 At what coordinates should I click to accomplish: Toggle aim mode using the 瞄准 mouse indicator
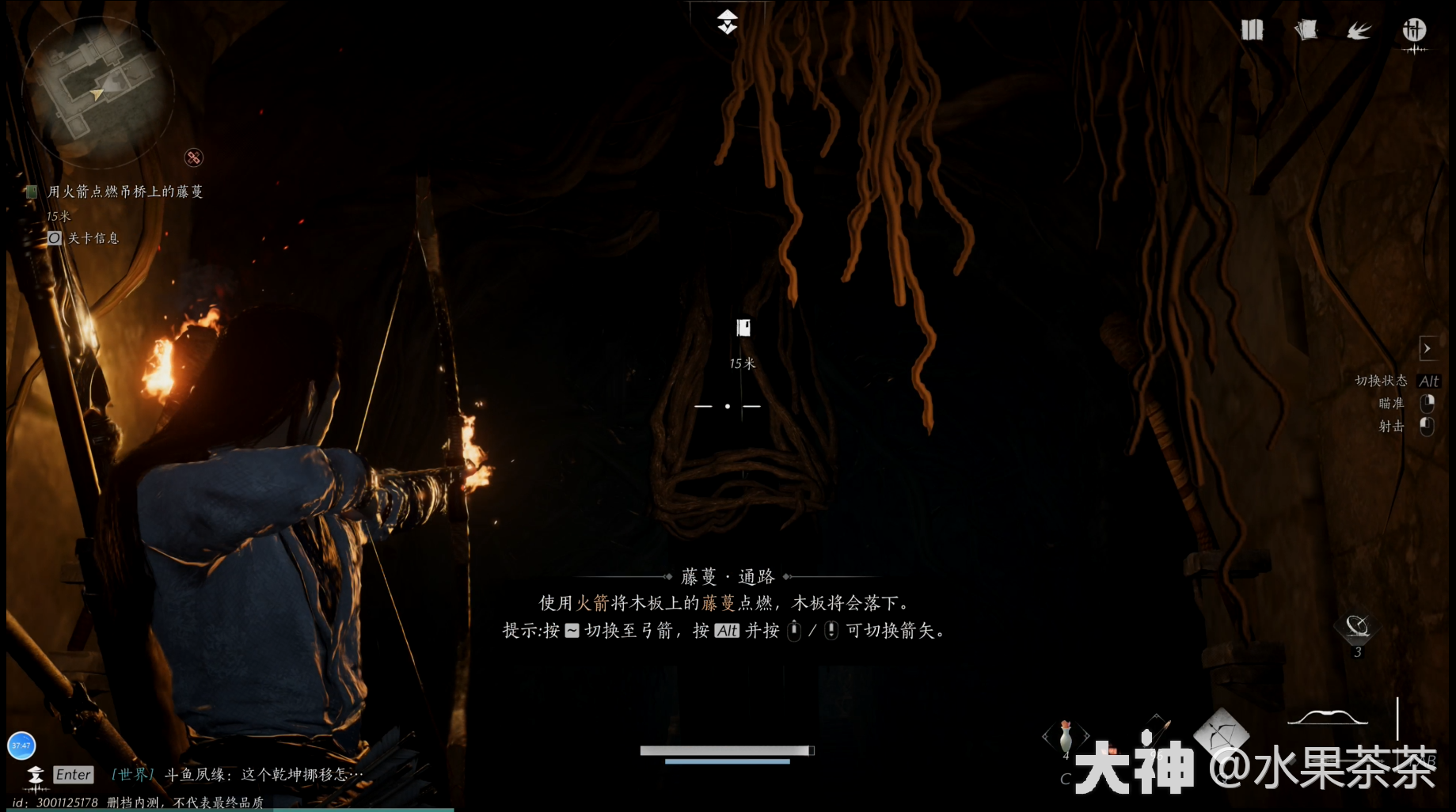(x=1427, y=404)
